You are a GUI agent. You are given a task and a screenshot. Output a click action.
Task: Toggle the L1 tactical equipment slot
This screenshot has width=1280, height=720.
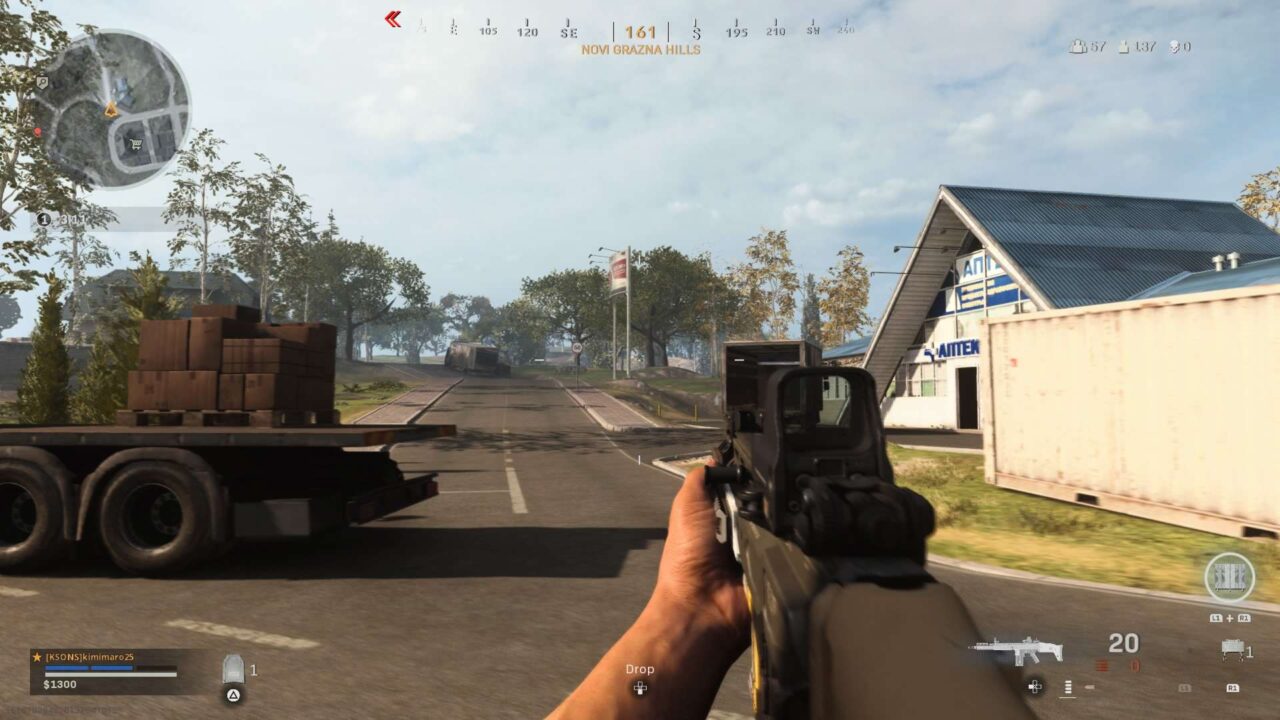point(1185,688)
